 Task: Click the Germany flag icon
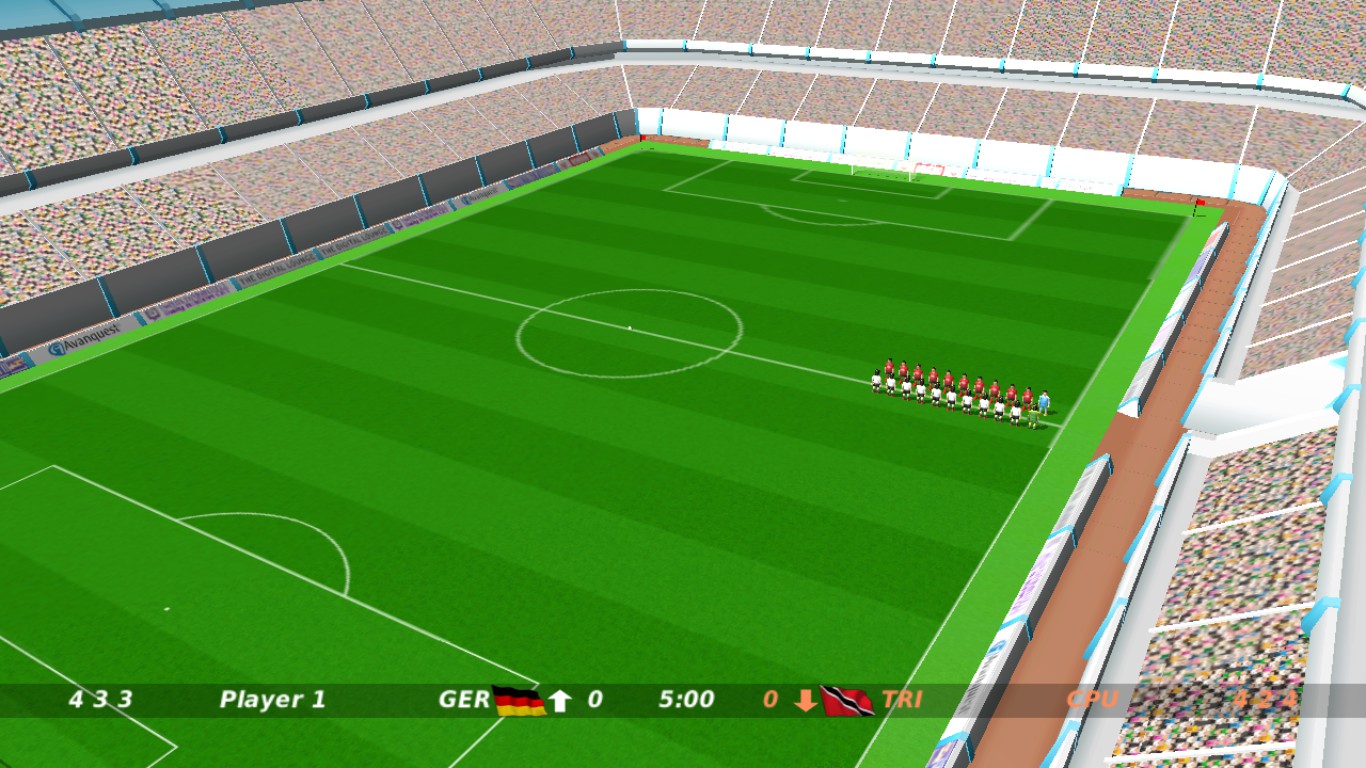click(519, 700)
